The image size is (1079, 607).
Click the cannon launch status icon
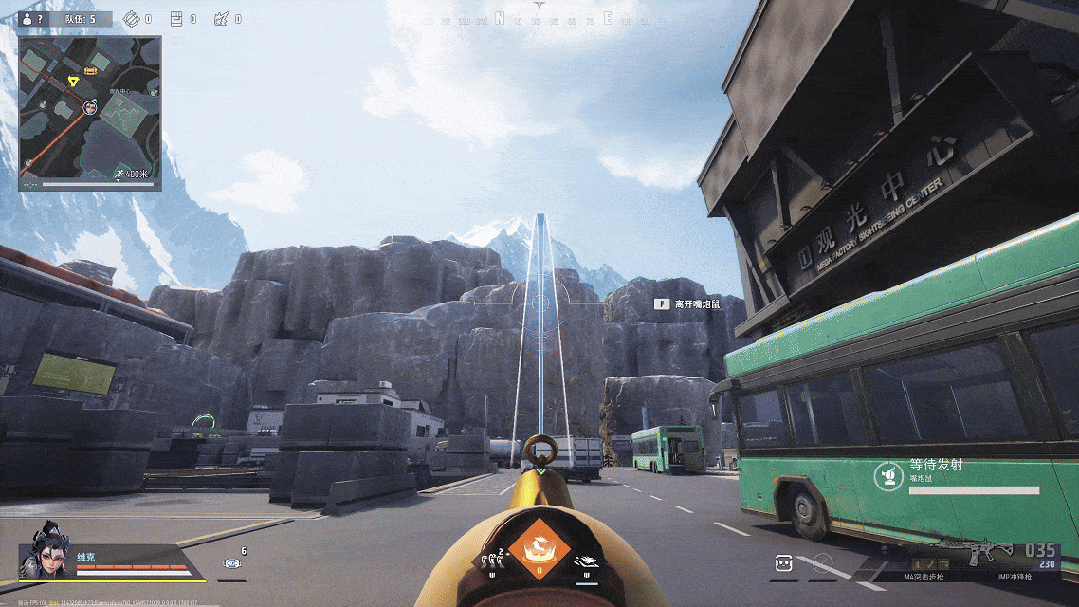[887, 476]
